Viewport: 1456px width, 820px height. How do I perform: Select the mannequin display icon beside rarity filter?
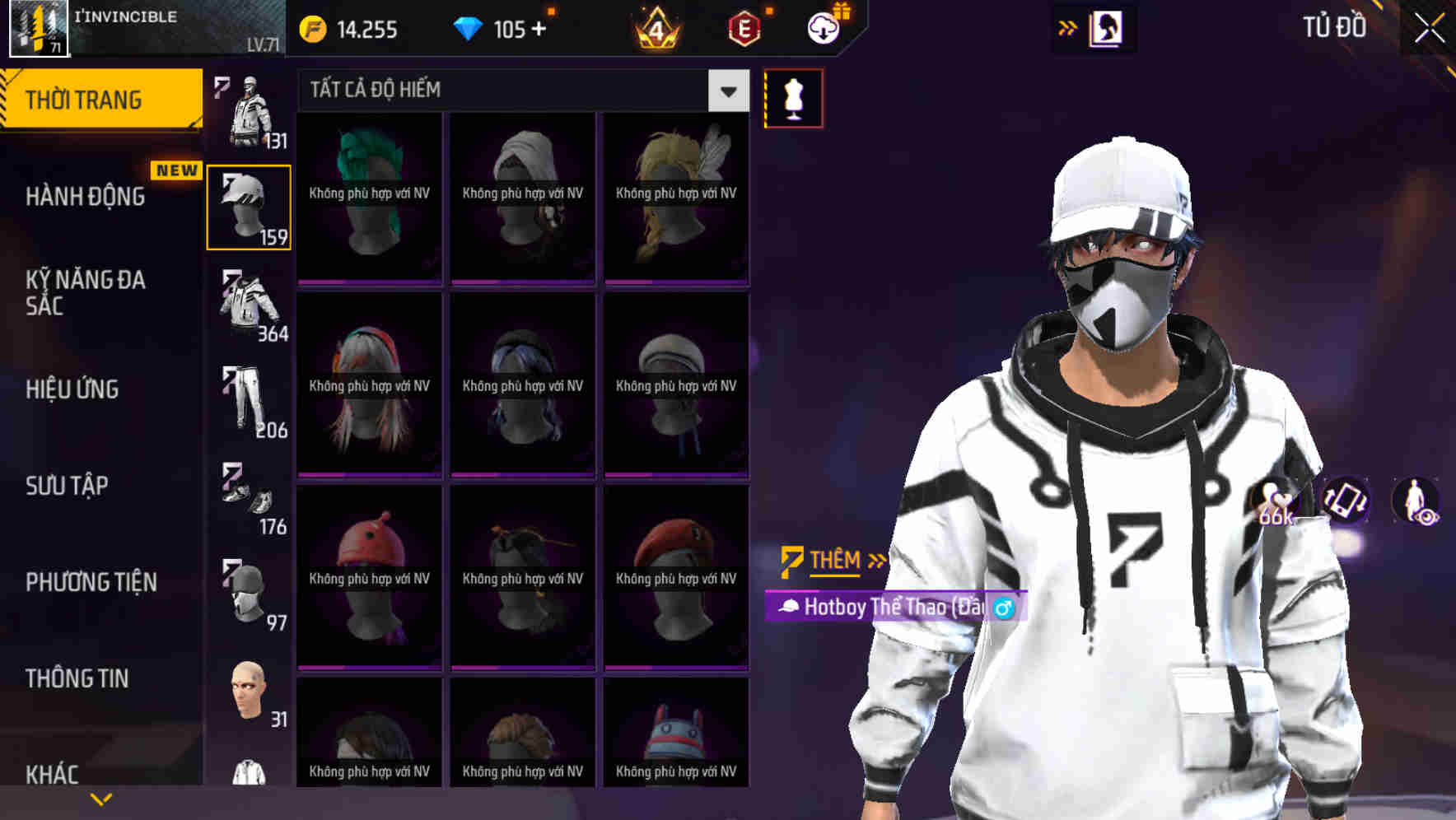point(794,97)
